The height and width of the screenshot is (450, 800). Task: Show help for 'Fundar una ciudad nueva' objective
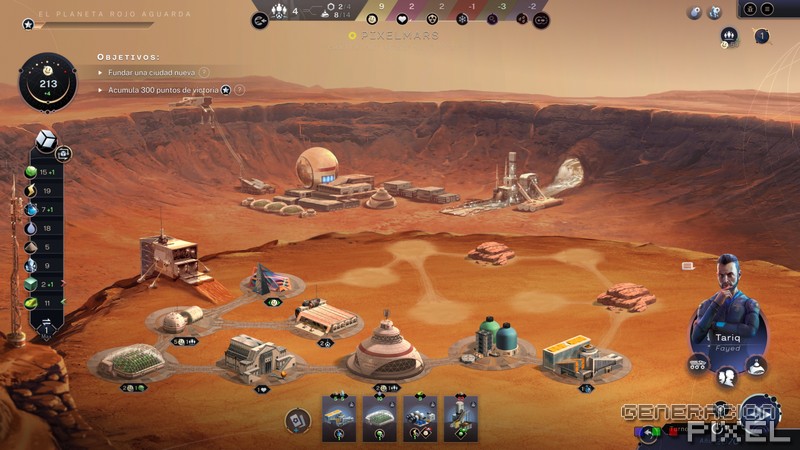point(204,72)
